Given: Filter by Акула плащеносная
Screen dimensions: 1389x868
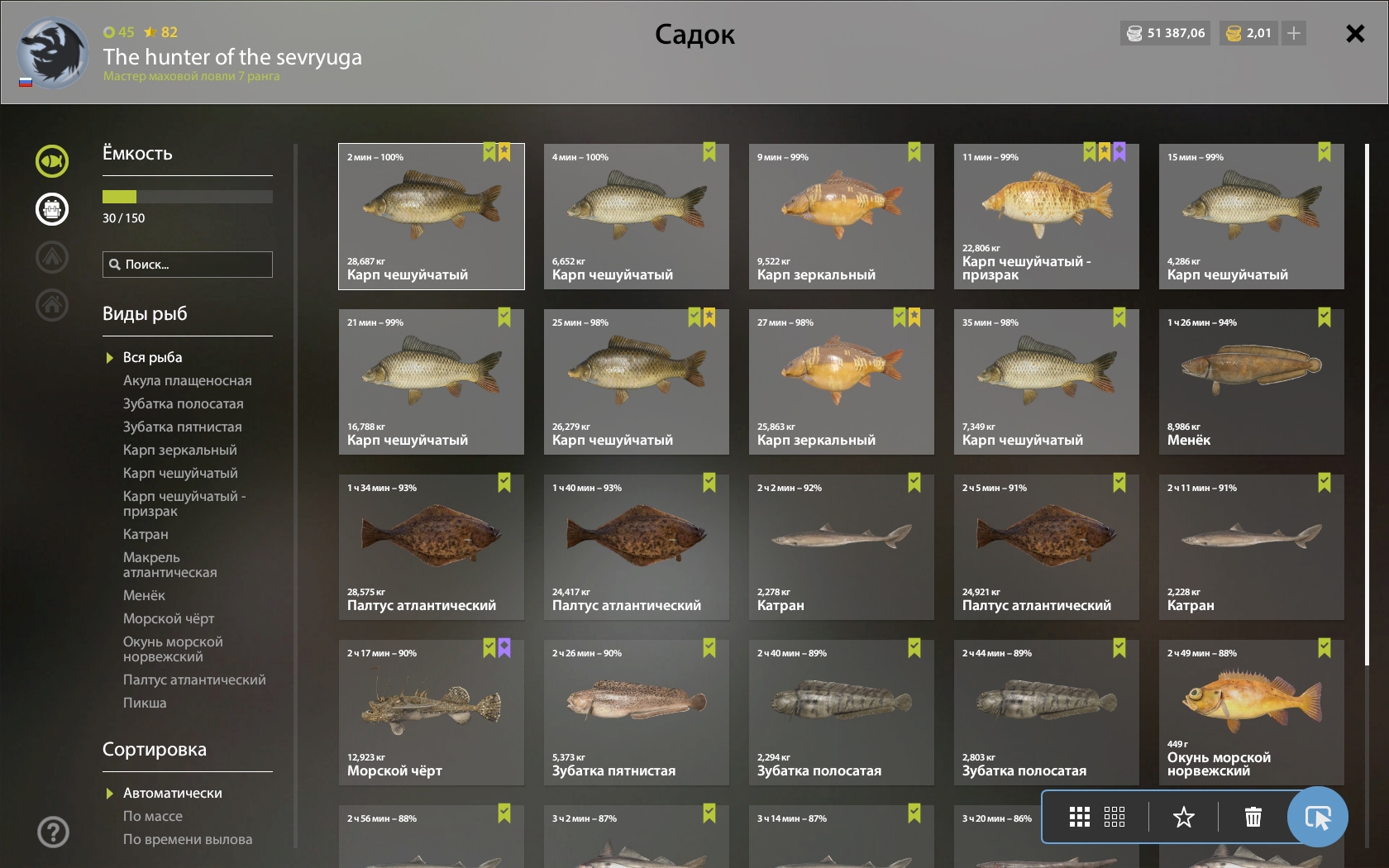Looking at the screenshot, I should coord(187,380).
